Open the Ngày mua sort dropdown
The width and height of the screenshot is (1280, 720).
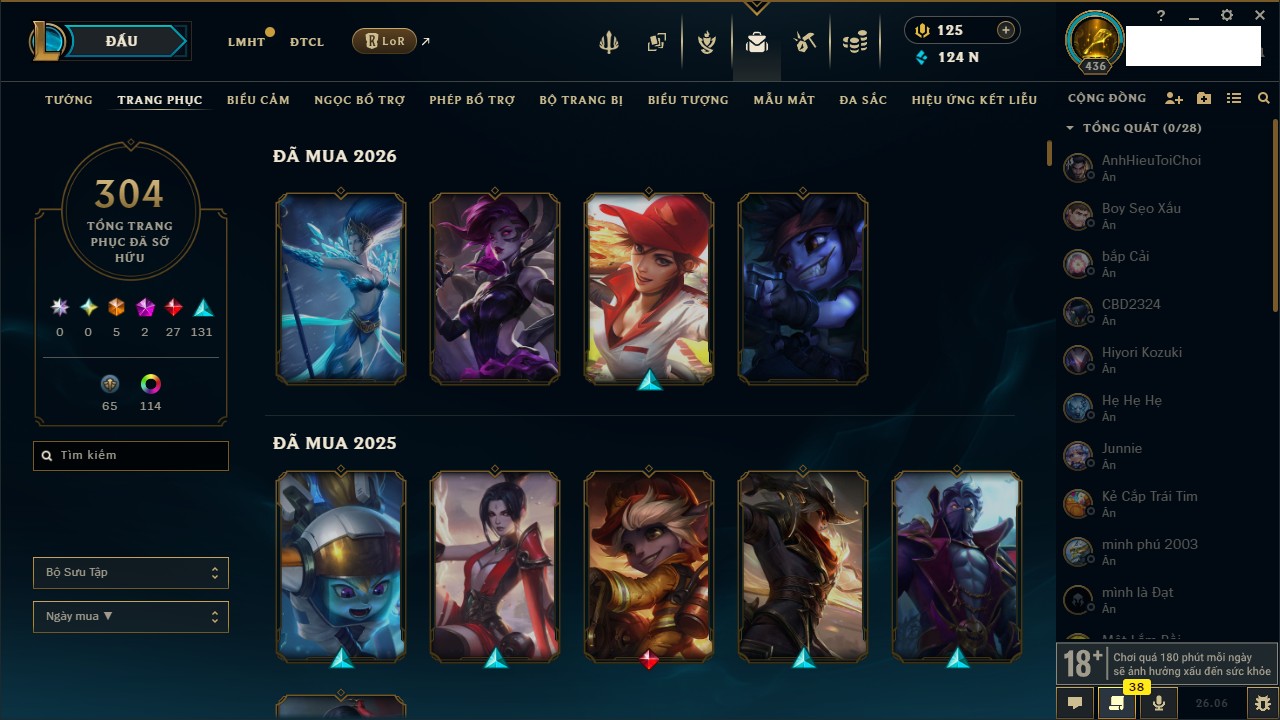pos(131,617)
